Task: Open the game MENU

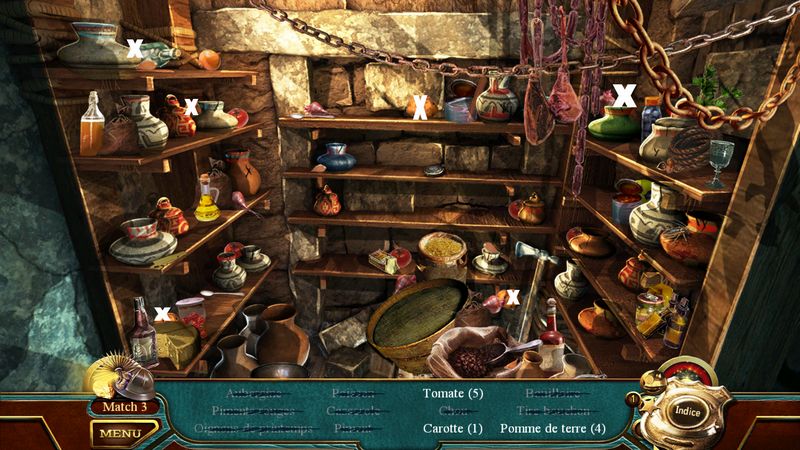Action: click(119, 433)
